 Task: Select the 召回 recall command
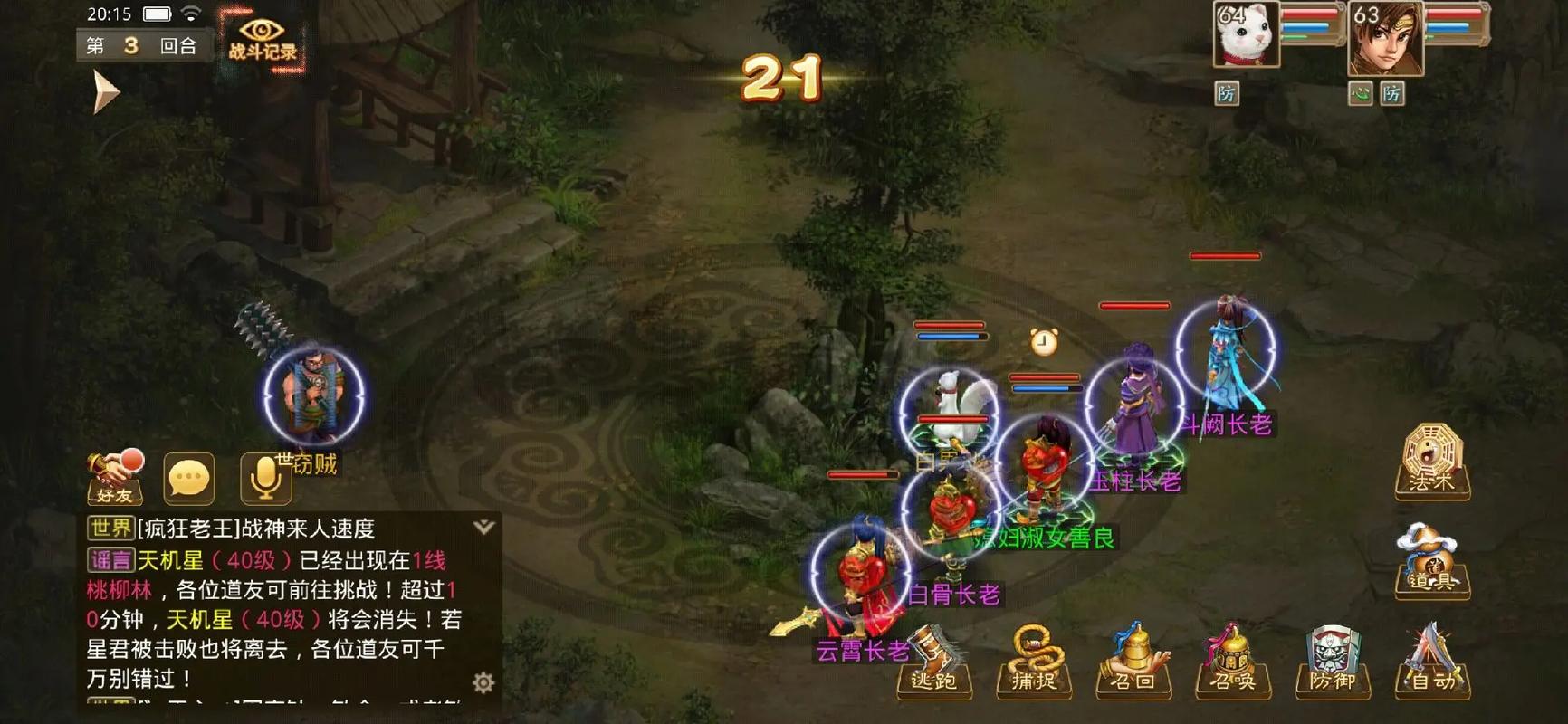[1133, 662]
